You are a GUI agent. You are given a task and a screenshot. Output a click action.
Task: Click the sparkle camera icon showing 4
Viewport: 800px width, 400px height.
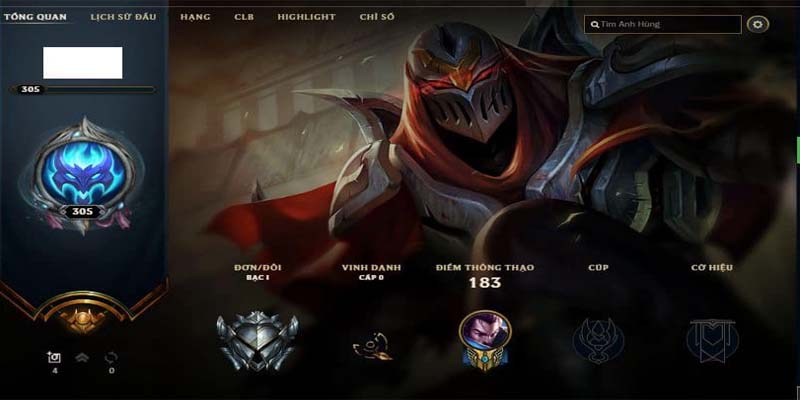point(54,357)
